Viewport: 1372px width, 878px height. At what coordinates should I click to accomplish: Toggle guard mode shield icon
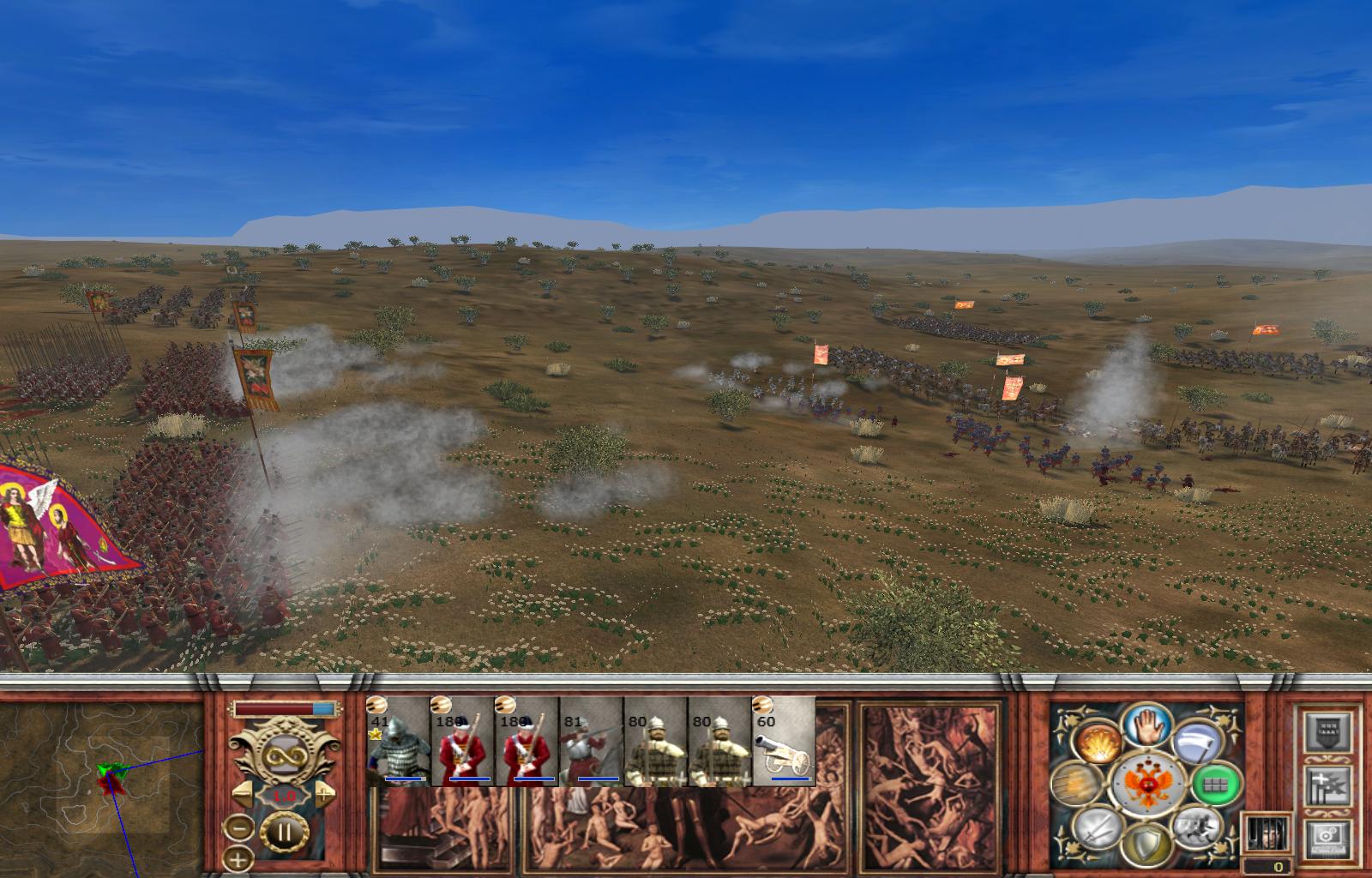[x=1146, y=844]
